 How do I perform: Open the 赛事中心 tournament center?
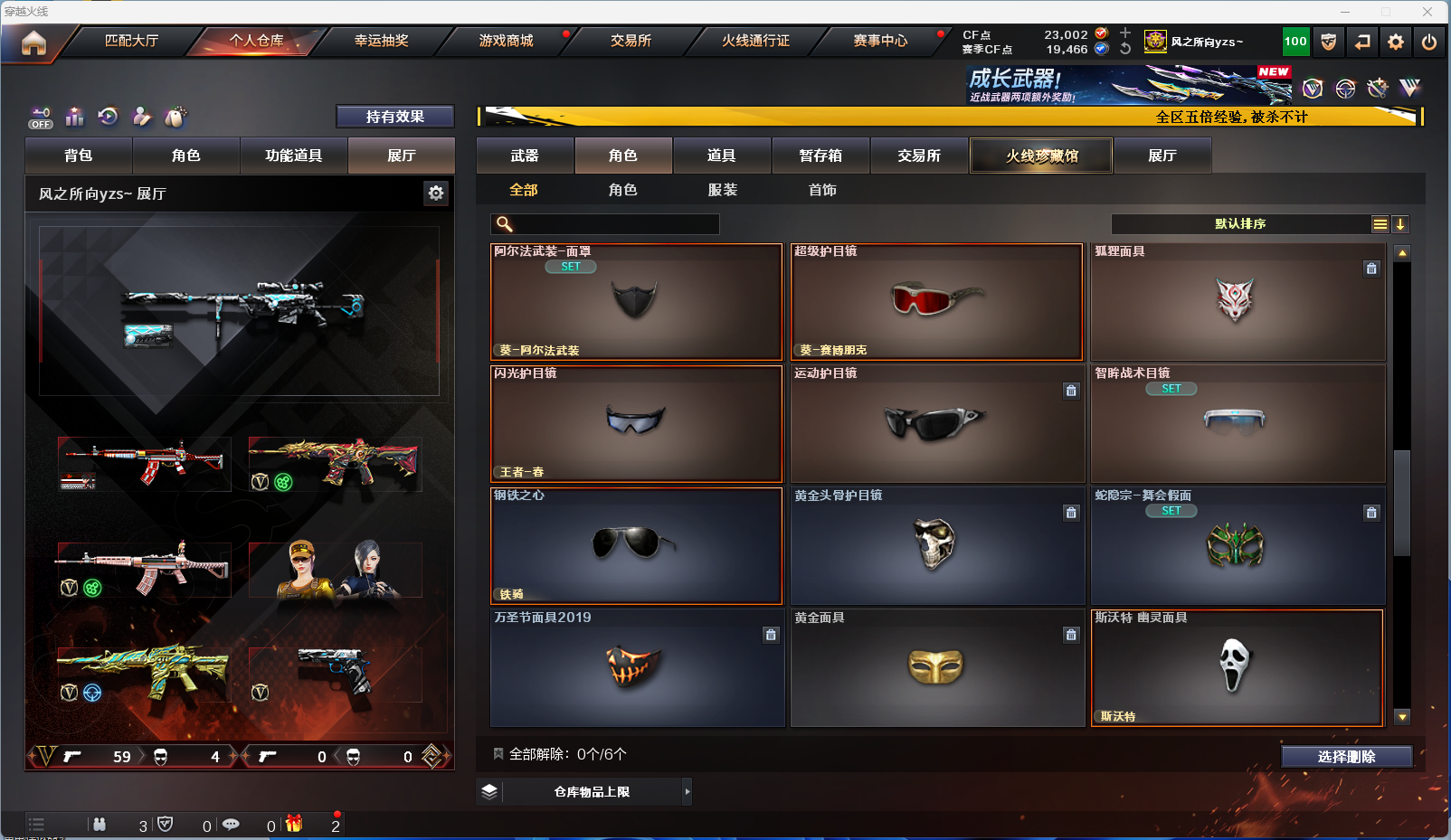(x=880, y=41)
